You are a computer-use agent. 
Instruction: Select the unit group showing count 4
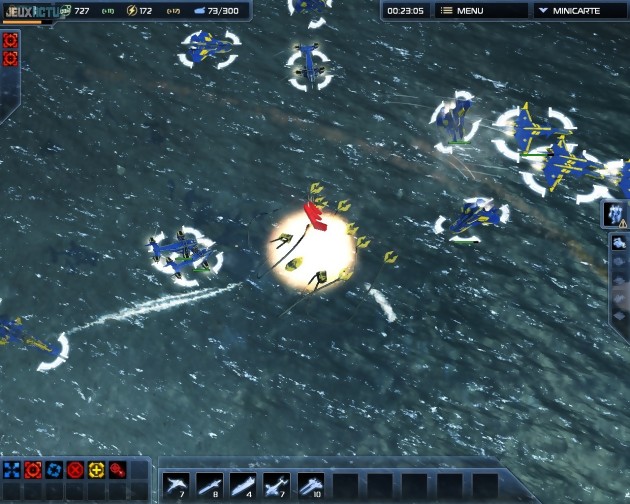pos(243,485)
